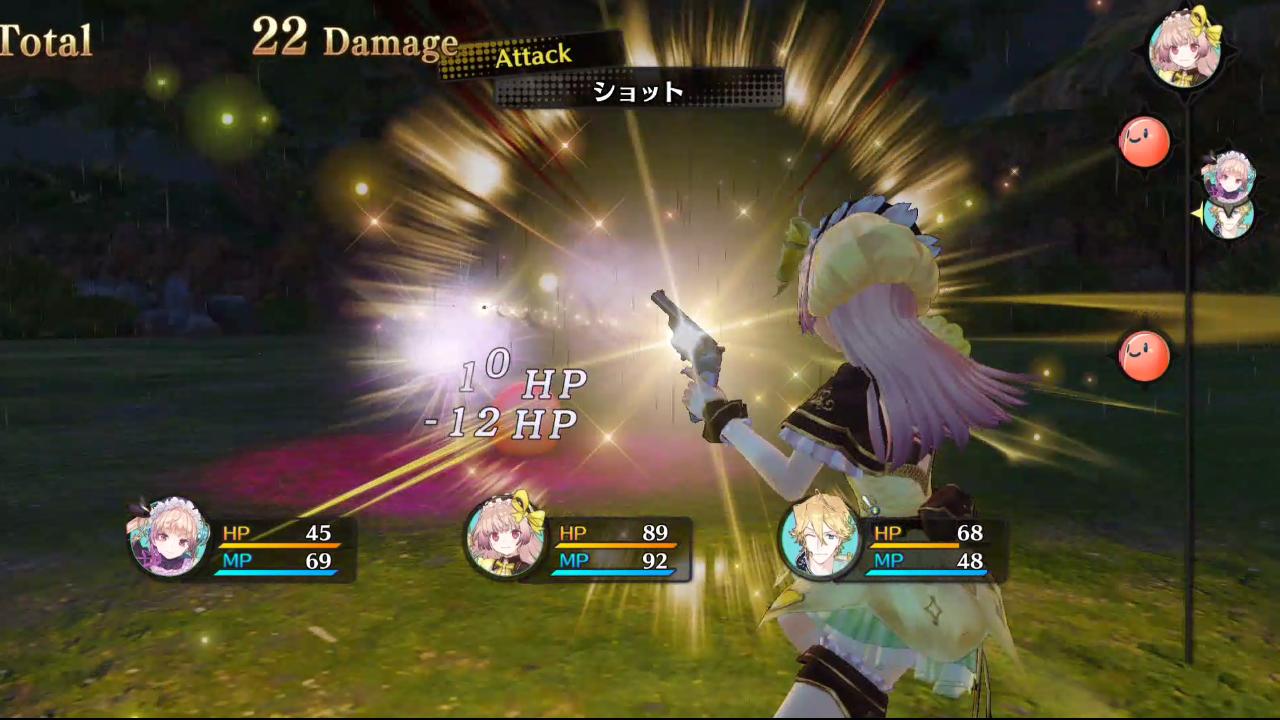This screenshot has width=1280, height=720.
Task: Select the party portrait beside 45 HP
Action: point(168,538)
